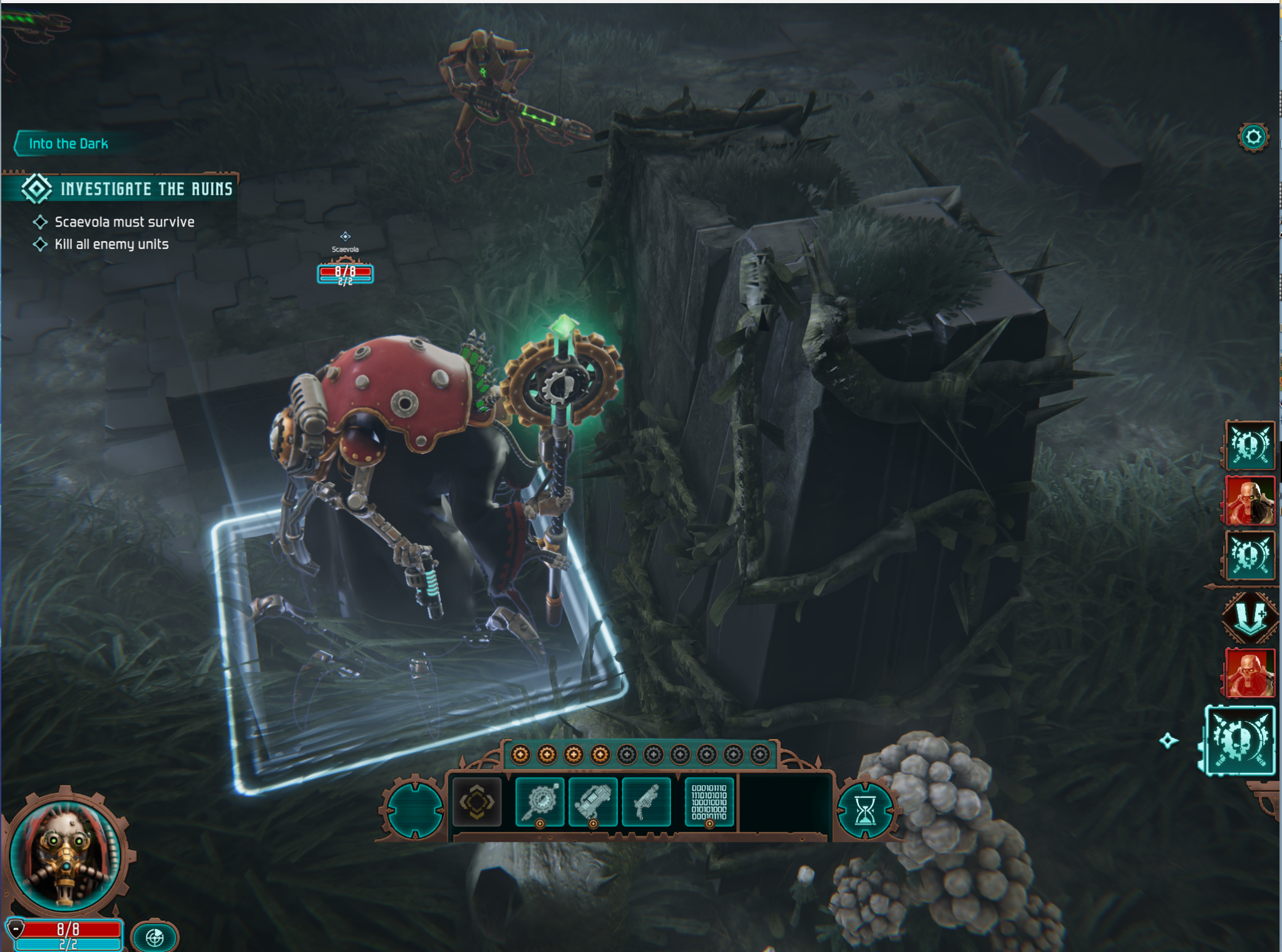Select the cog-headed axe melee weapon
1282x952 pixels.
540,802
